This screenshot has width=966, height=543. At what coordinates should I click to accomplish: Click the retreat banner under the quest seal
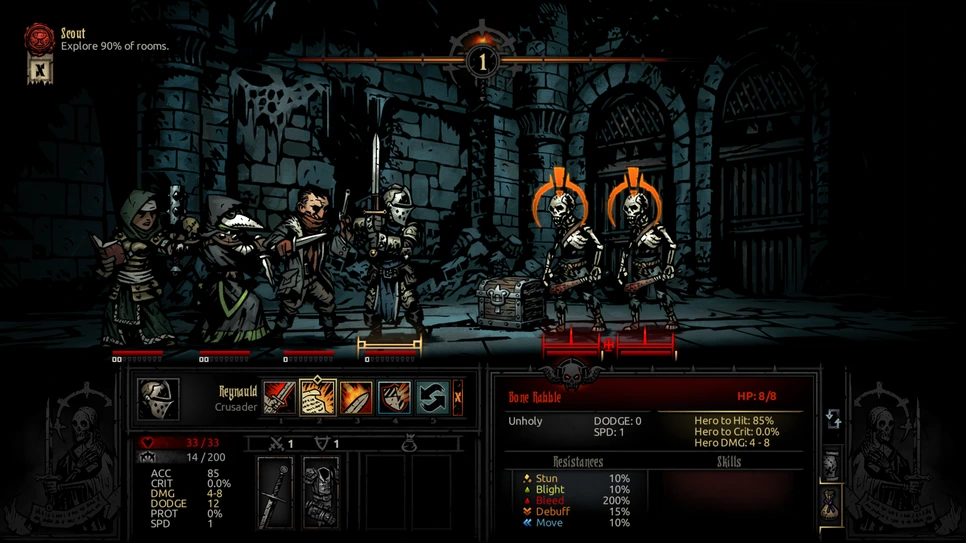[39, 70]
